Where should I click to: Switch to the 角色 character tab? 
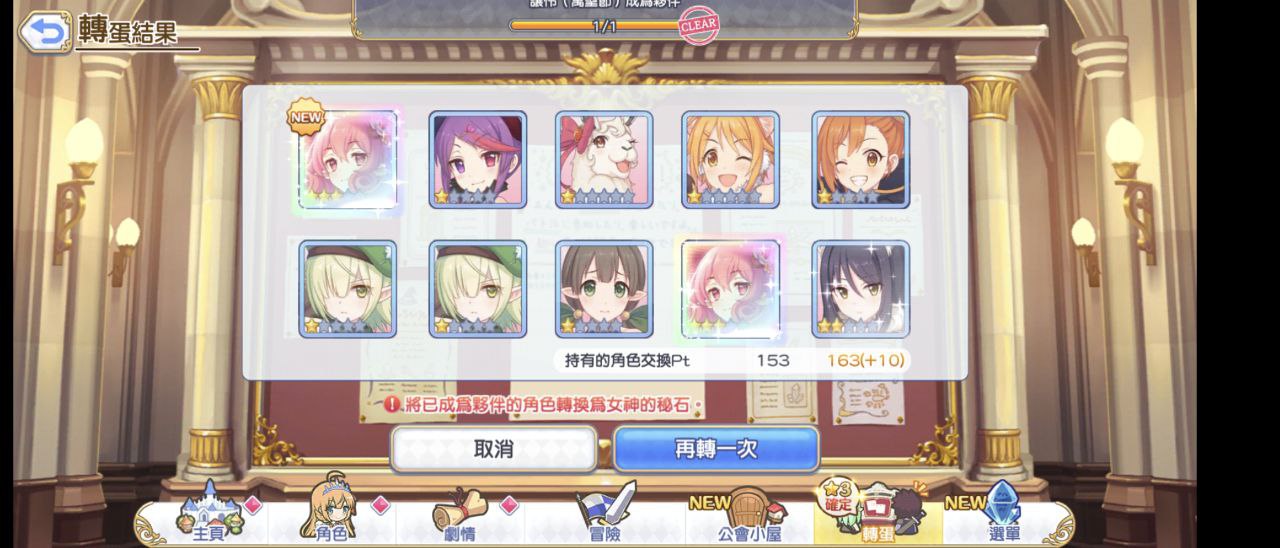click(332, 516)
